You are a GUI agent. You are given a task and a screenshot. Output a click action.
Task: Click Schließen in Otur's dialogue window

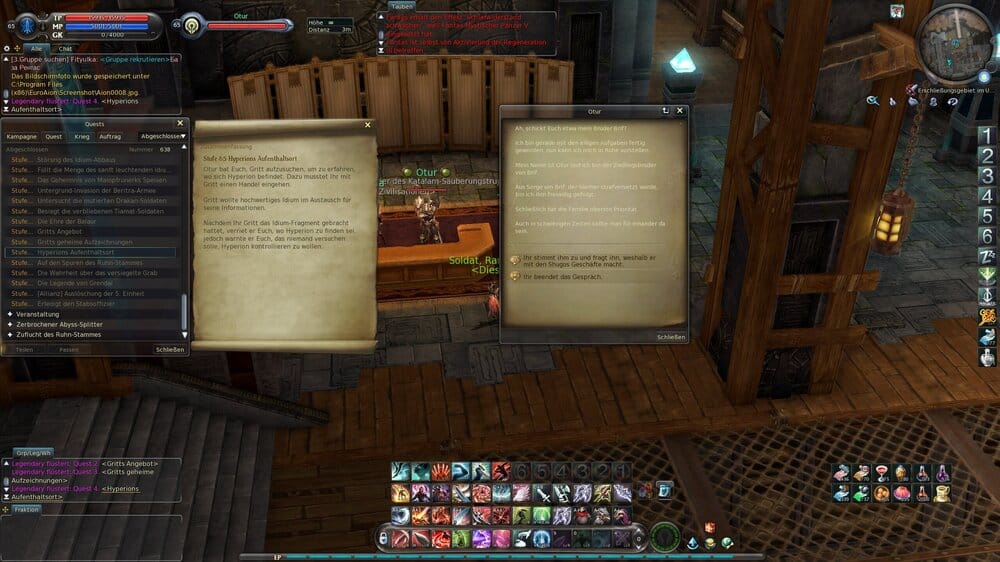tap(671, 338)
